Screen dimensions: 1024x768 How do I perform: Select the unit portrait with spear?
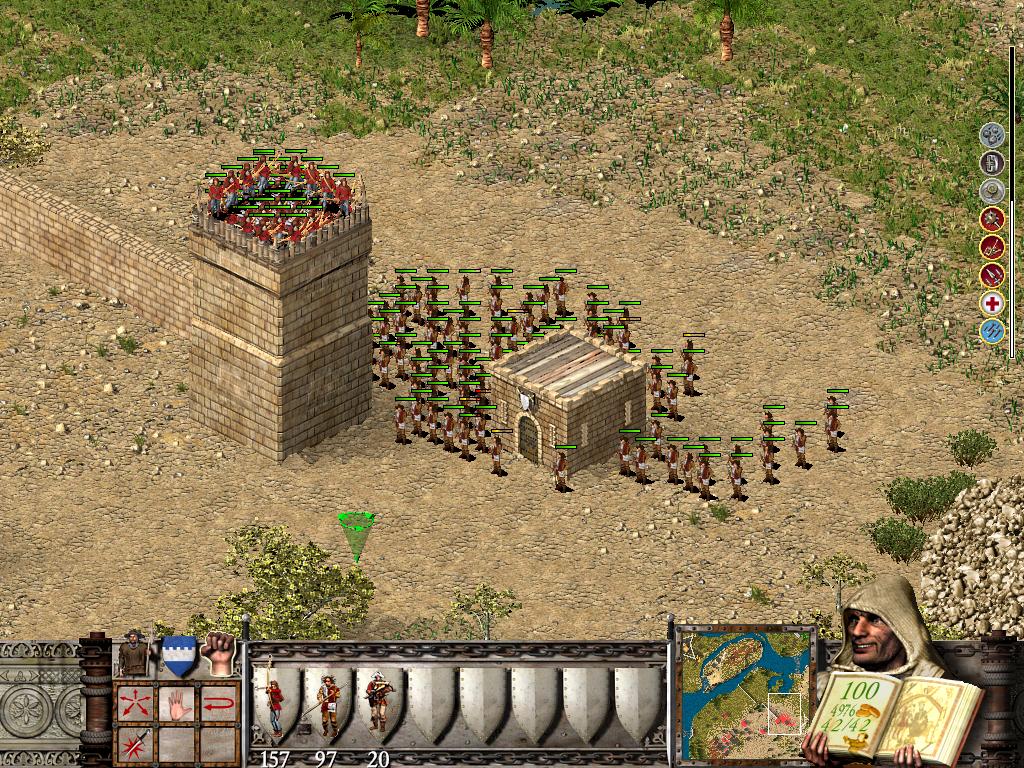pos(133,654)
